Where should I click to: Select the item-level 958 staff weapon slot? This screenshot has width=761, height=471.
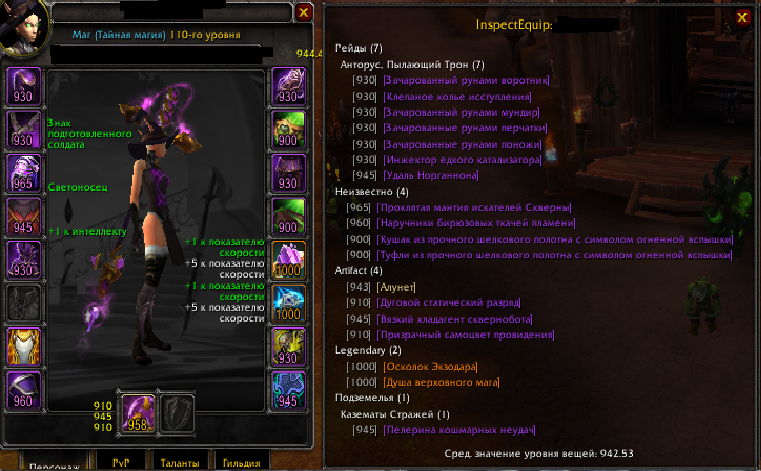point(139,412)
